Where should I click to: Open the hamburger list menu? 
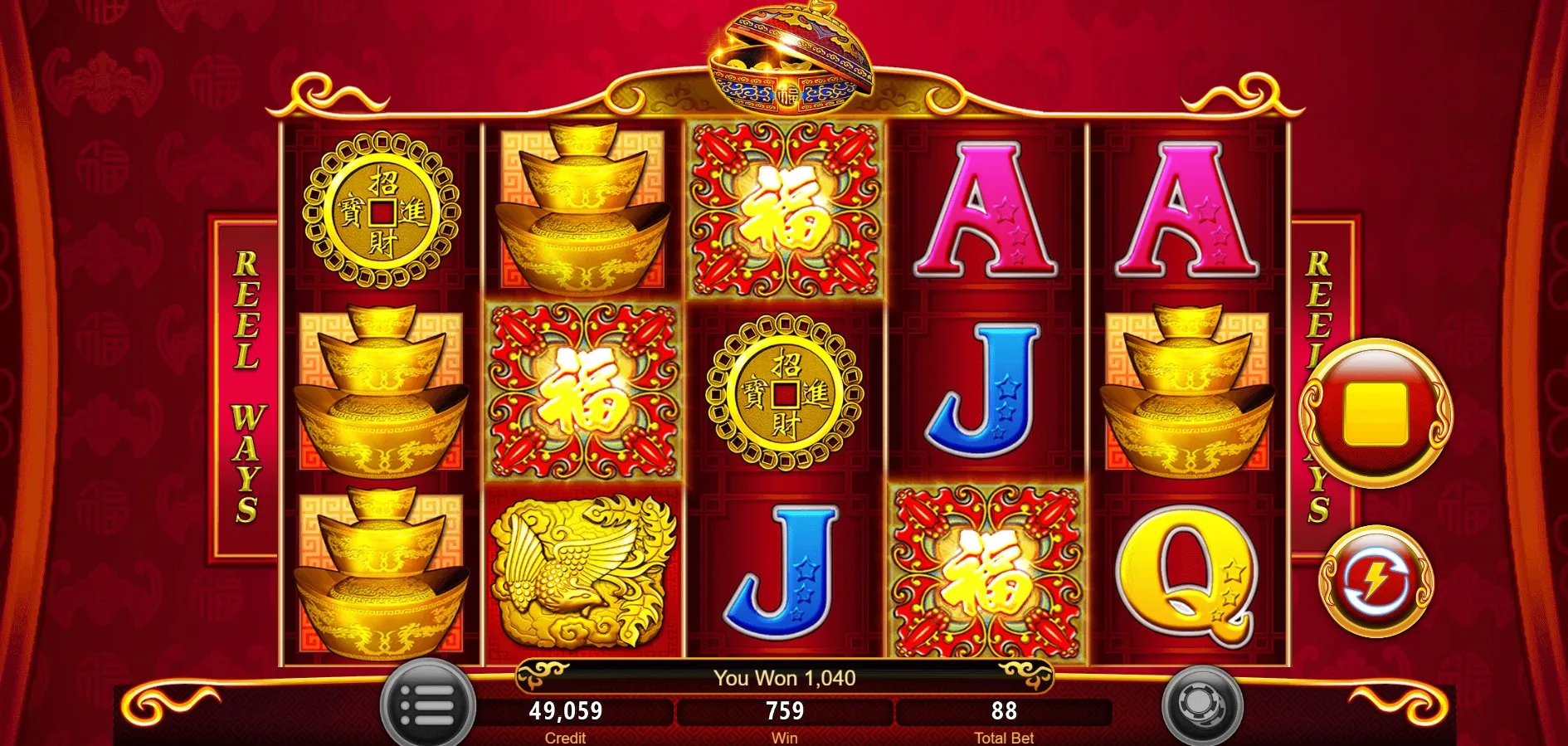coord(427,706)
